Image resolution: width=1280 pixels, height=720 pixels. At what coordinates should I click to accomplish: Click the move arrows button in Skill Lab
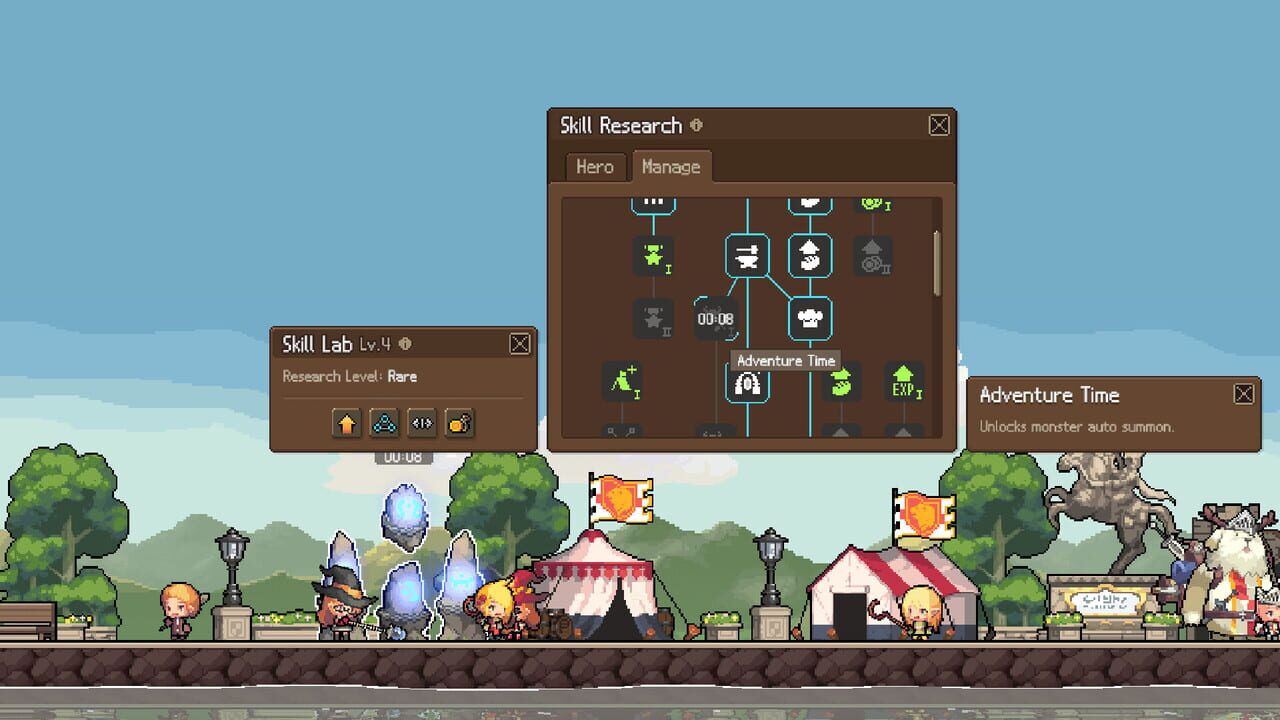(x=421, y=423)
